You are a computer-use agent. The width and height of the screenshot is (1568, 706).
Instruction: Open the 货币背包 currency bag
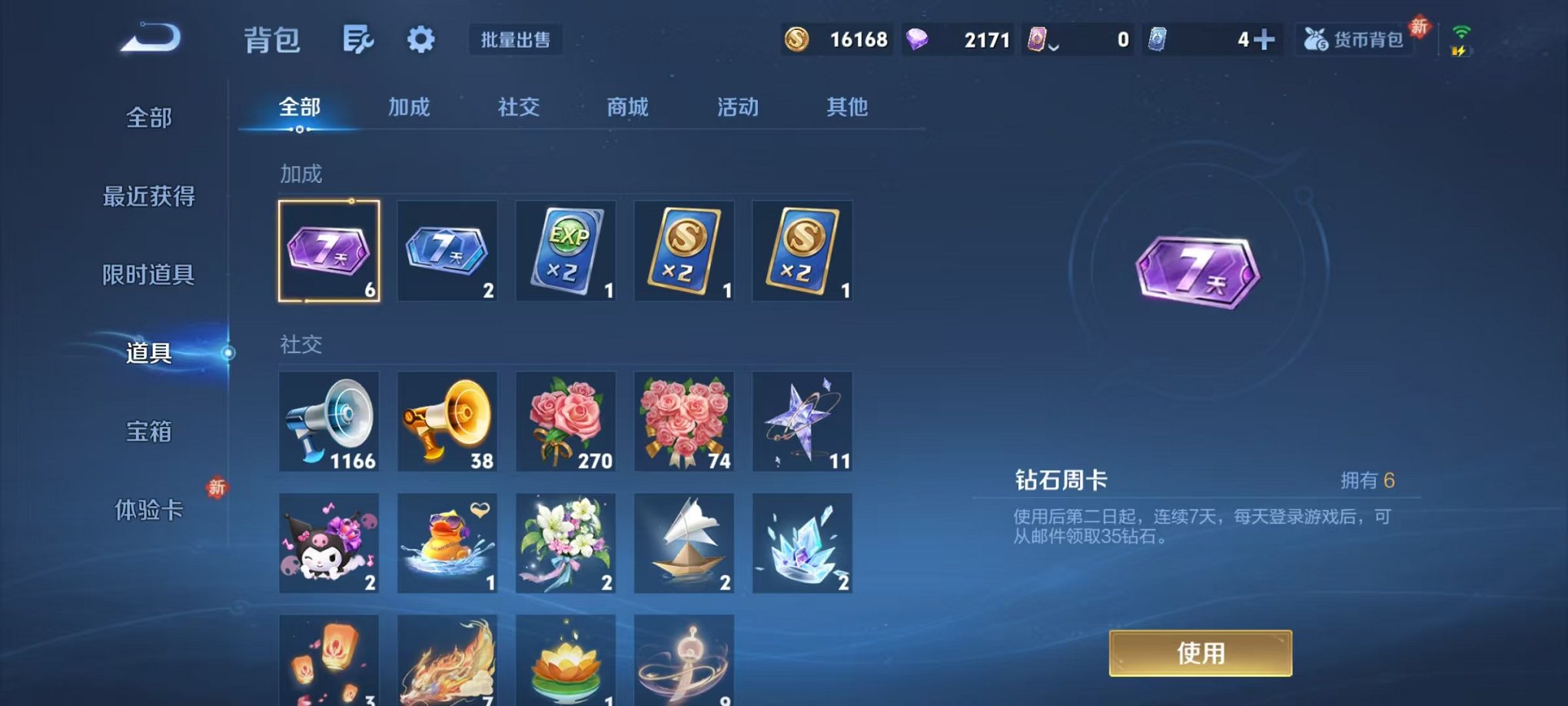click(x=1354, y=40)
